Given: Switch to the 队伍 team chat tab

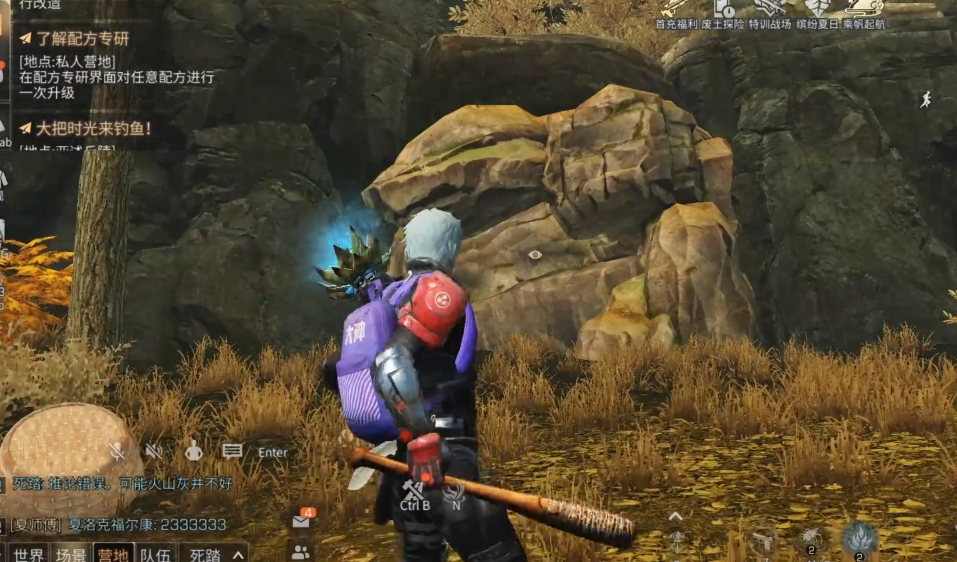Looking at the screenshot, I should [155, 554].
